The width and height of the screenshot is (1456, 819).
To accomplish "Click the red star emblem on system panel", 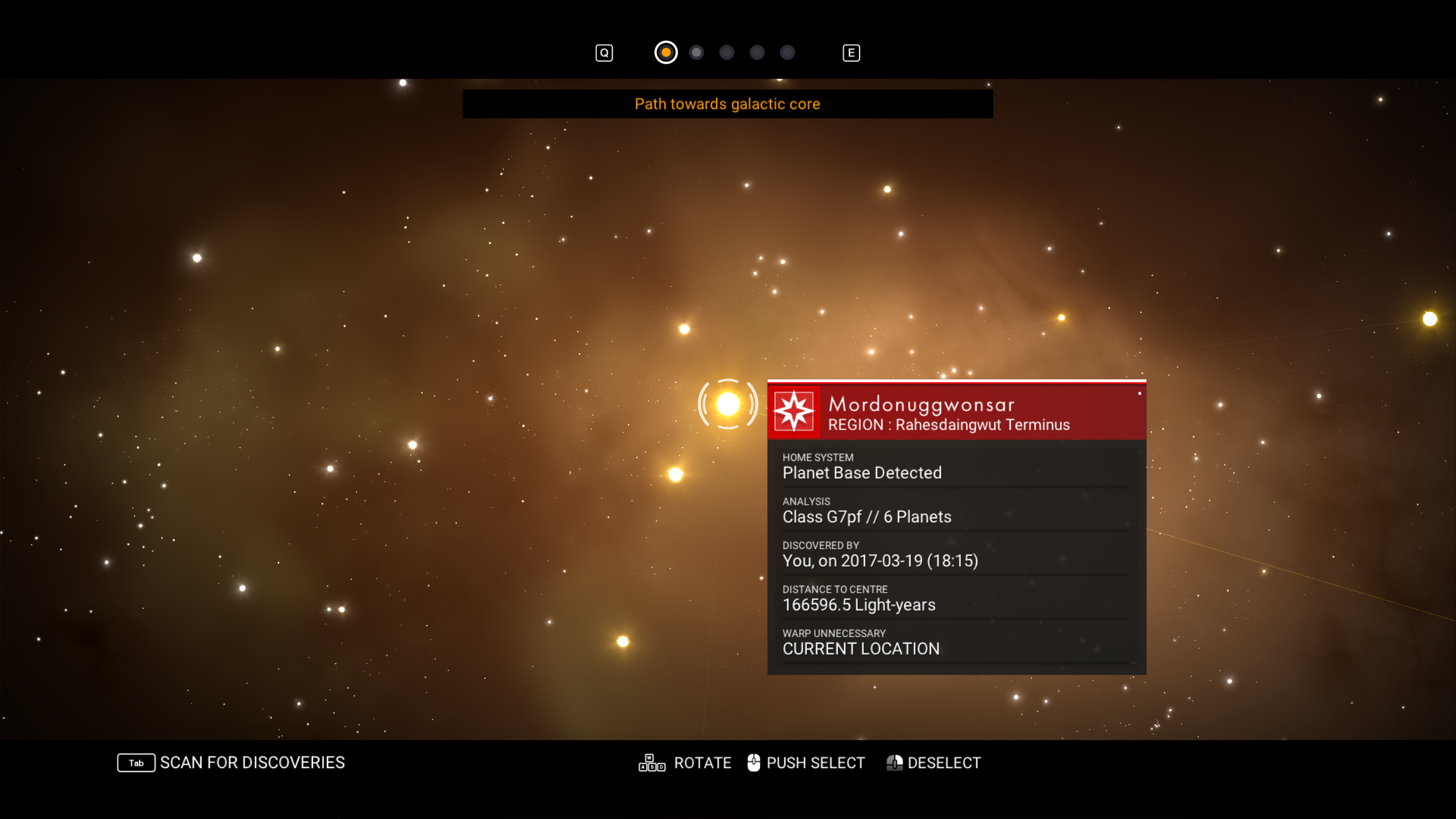I will (794, 411).
